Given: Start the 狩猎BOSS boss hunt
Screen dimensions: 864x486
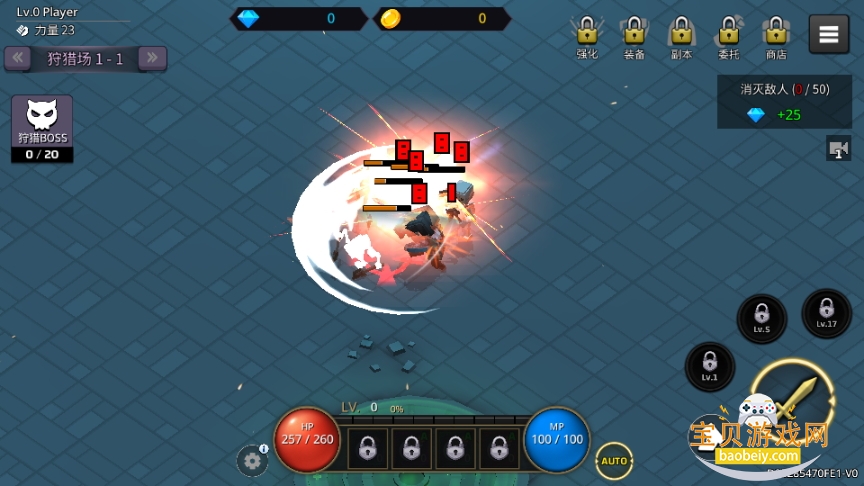Looking at the screenshot, I should click(42, 128).
